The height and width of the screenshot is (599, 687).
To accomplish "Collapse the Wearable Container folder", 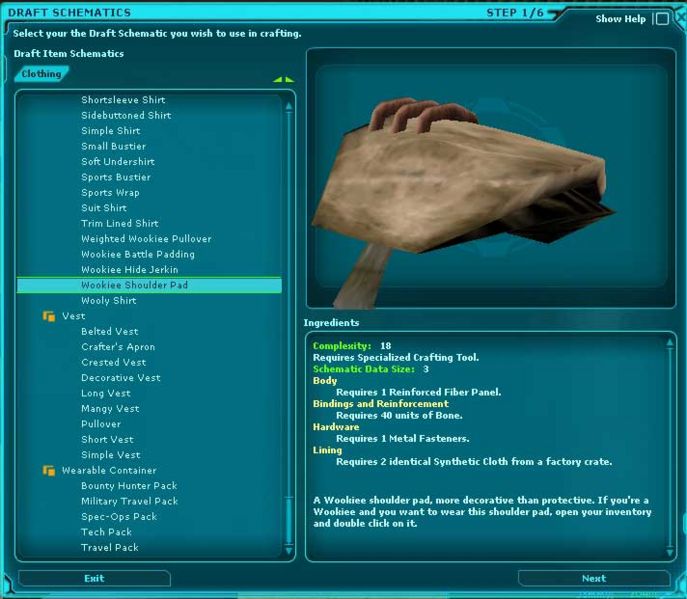I will 48,470.
